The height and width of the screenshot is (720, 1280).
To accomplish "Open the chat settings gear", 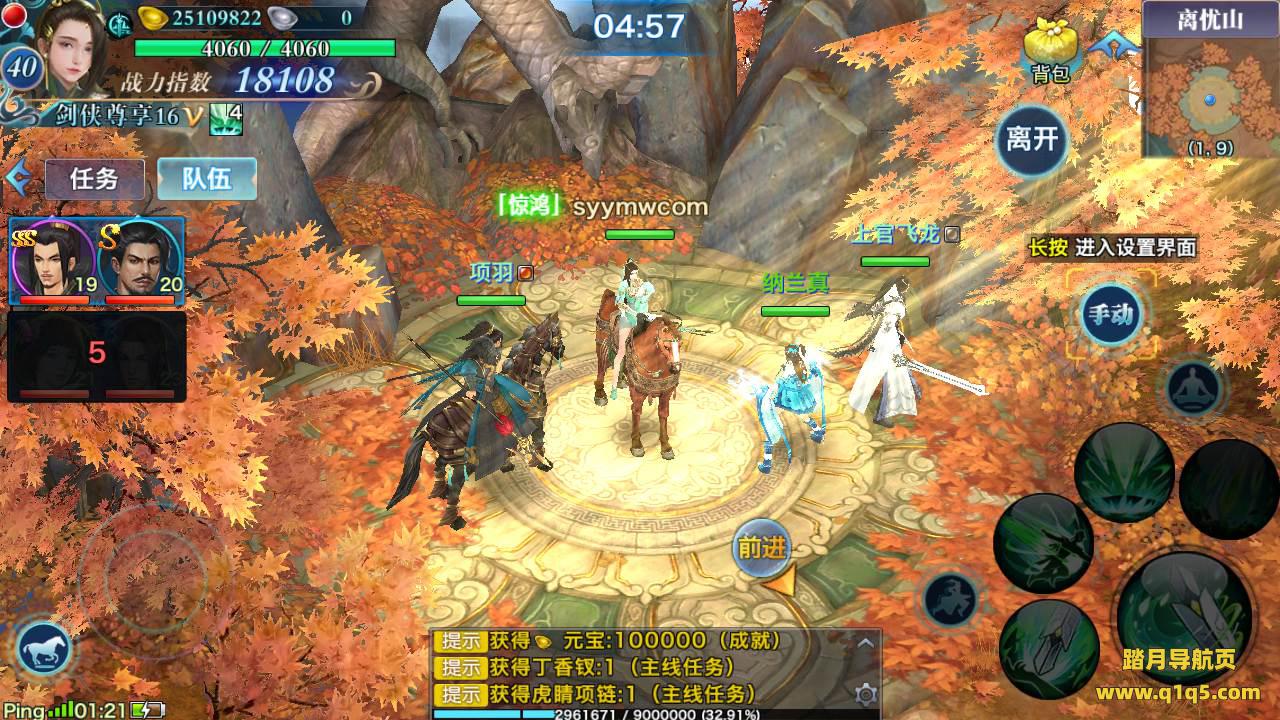I will (x=866, y=694).
